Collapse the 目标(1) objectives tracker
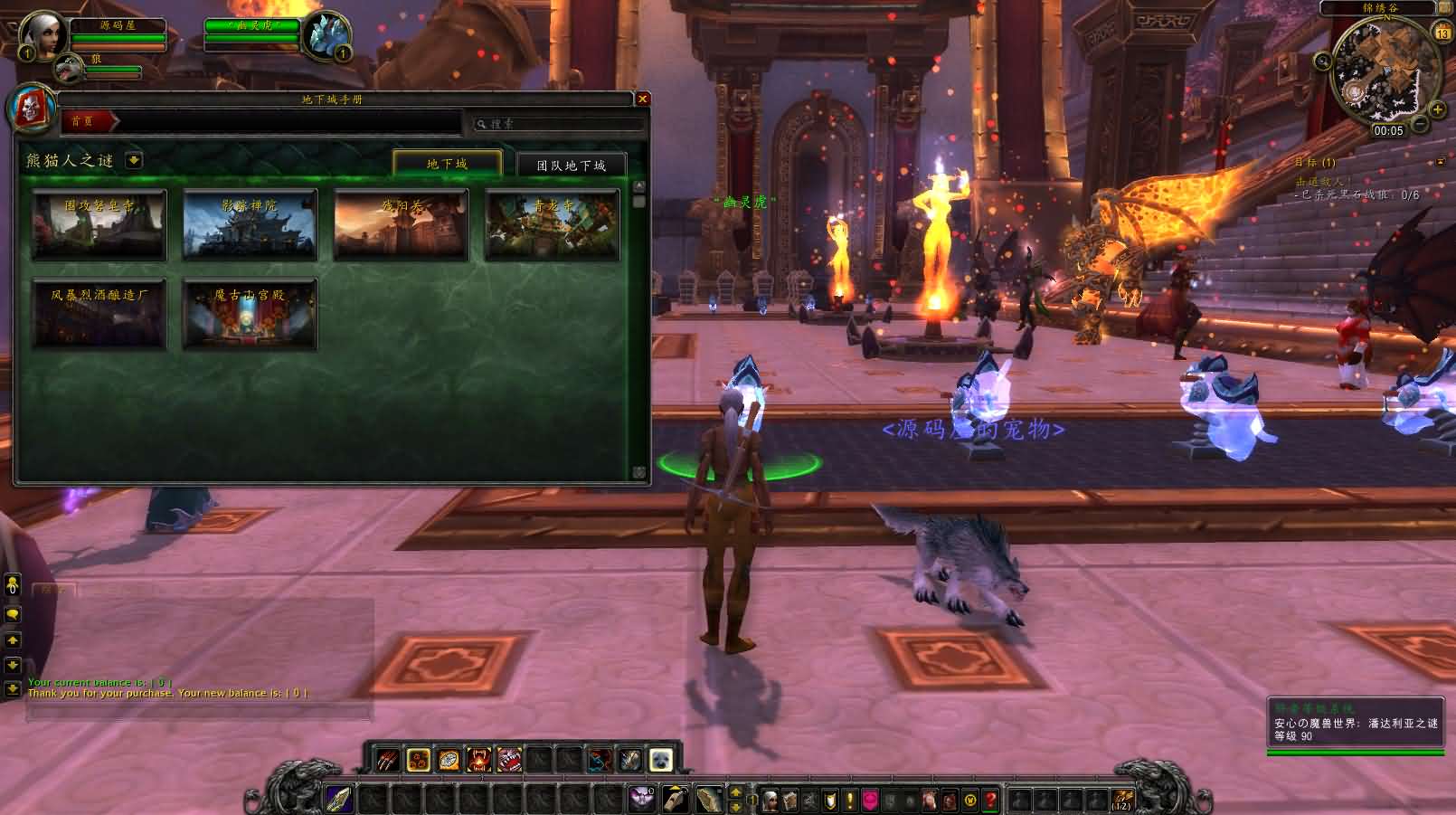1456x815 pixels. point(1440,162)
